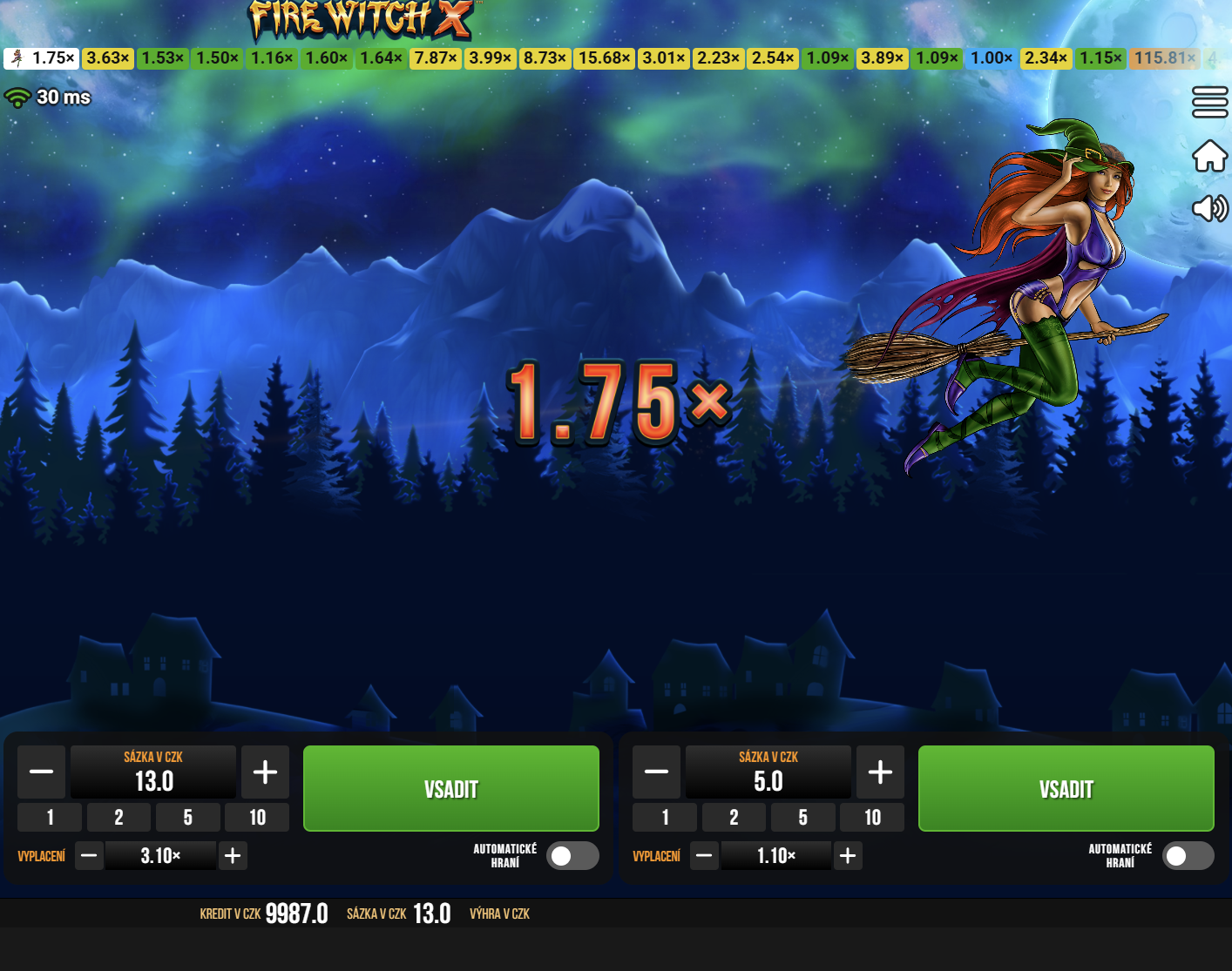Viewport: 1232px width, 971px height.
Task: Select quick bet value 10 on the left panel
Action: pyautogui.click(x=257, y=817)
